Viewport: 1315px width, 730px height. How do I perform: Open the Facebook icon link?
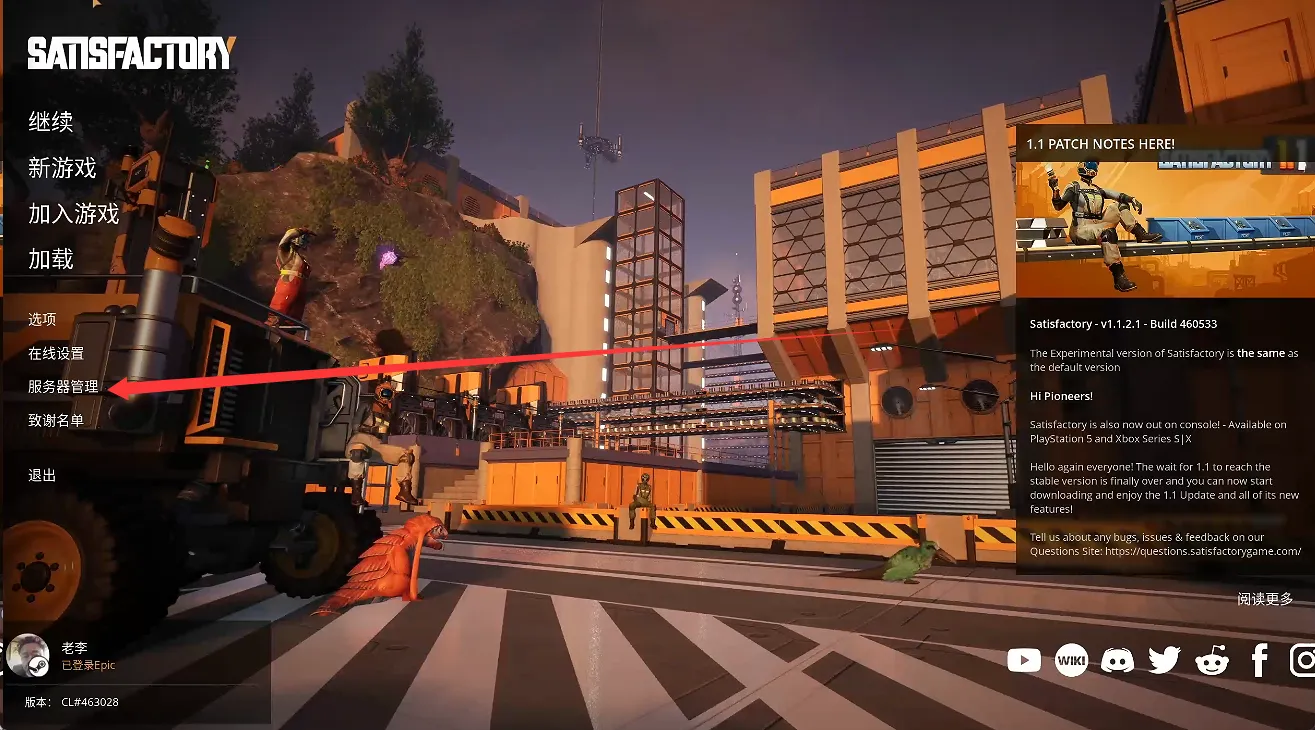coord(1258,660)
